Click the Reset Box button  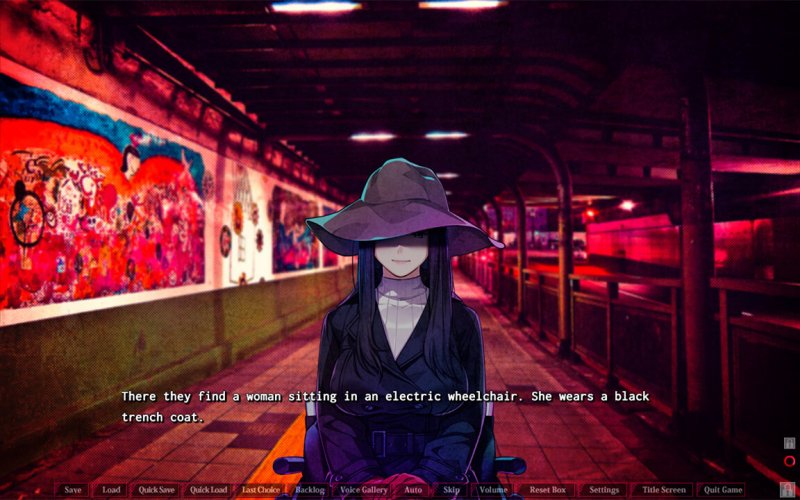click(x=548, y=490)
